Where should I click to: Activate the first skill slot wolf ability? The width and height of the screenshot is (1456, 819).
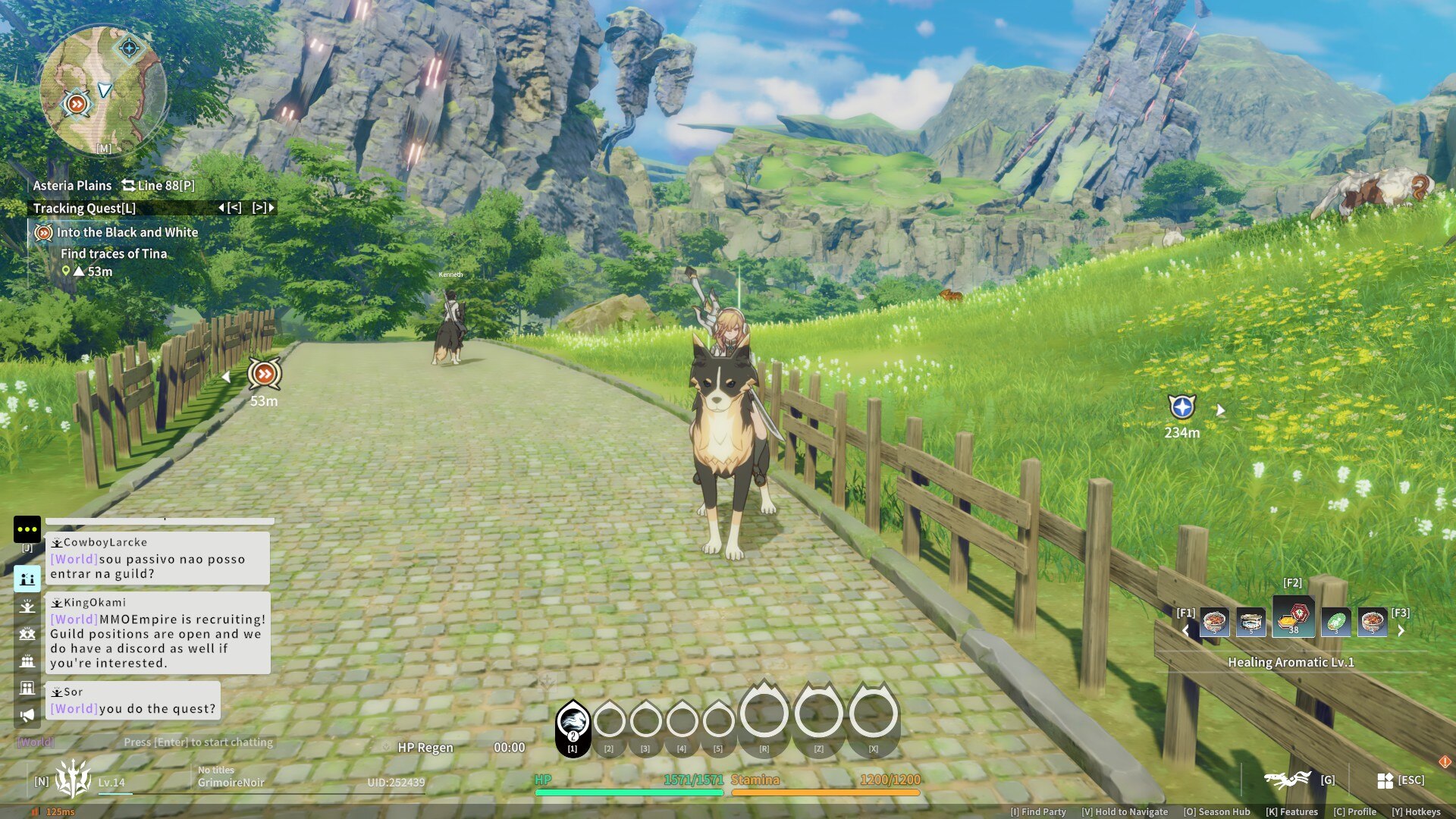(573, 720)
